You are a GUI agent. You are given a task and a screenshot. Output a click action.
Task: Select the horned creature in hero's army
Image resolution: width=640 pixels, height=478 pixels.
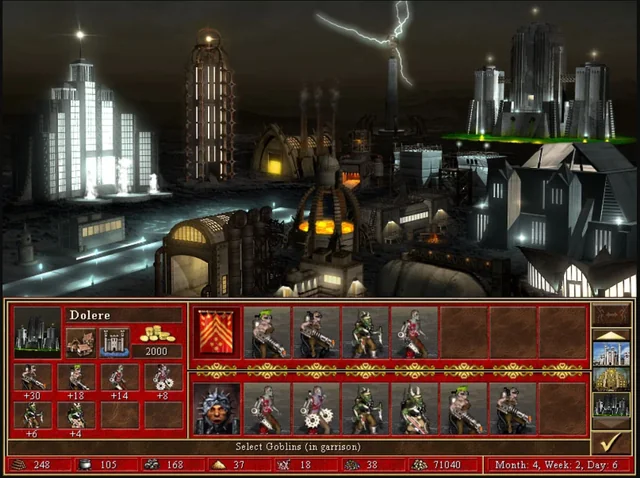tap(415, 408)
